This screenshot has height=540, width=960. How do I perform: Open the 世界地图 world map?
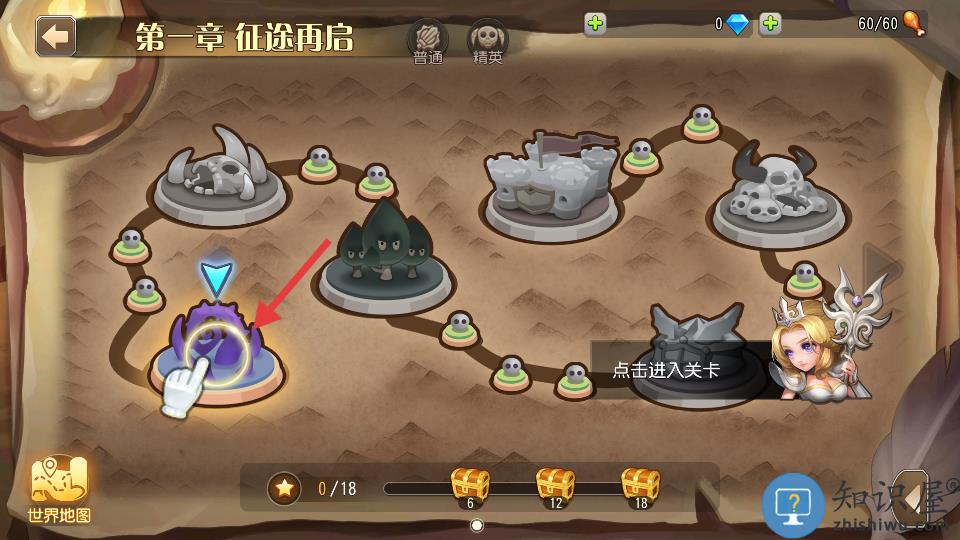(60, 490)
